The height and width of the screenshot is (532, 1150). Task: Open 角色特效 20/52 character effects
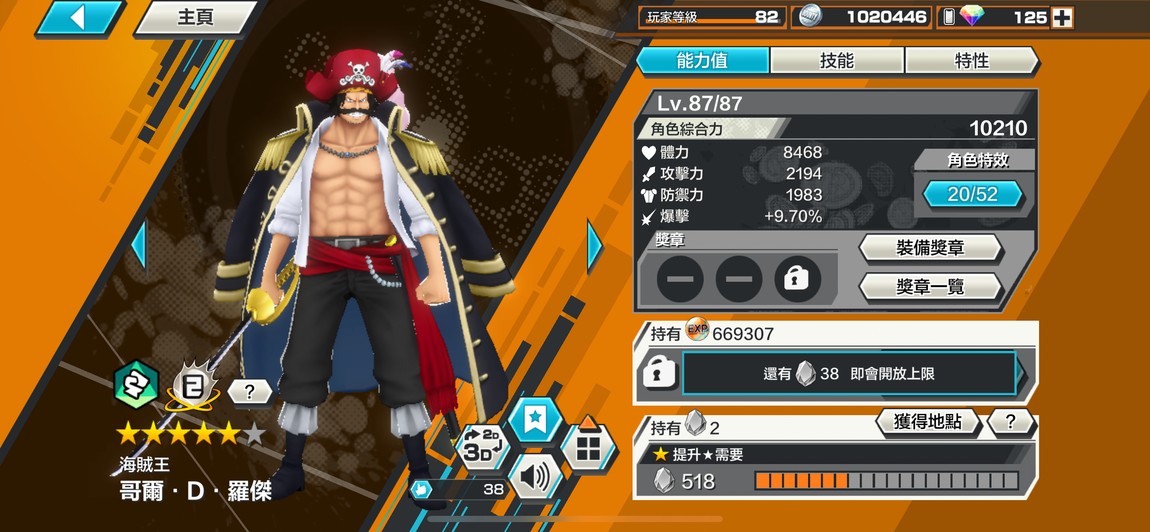[x=973, y=194]
